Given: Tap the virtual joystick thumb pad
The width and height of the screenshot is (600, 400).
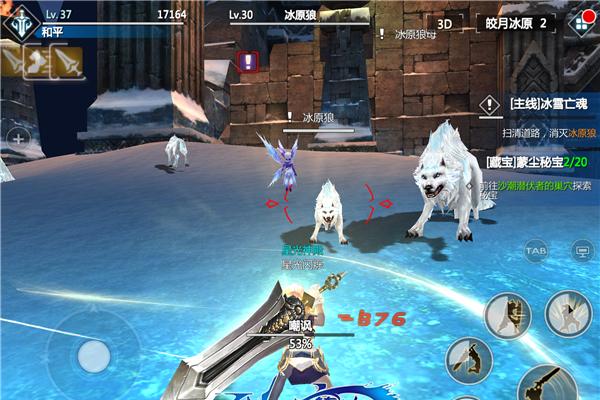Looking at the screenshot, I should pyautogui.click(x=93, y=355).
